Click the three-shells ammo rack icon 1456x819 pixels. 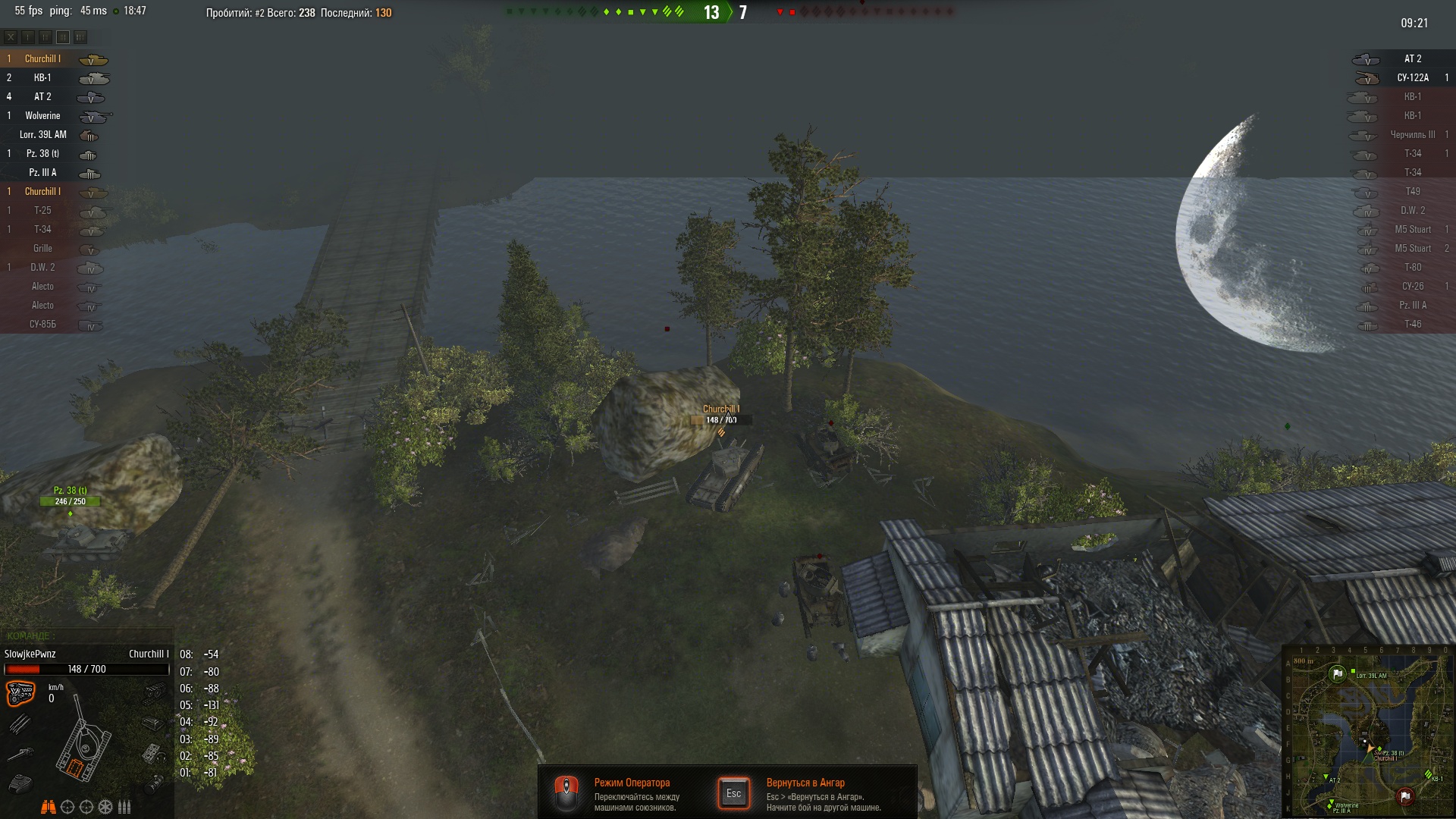(x=124, y=807)
